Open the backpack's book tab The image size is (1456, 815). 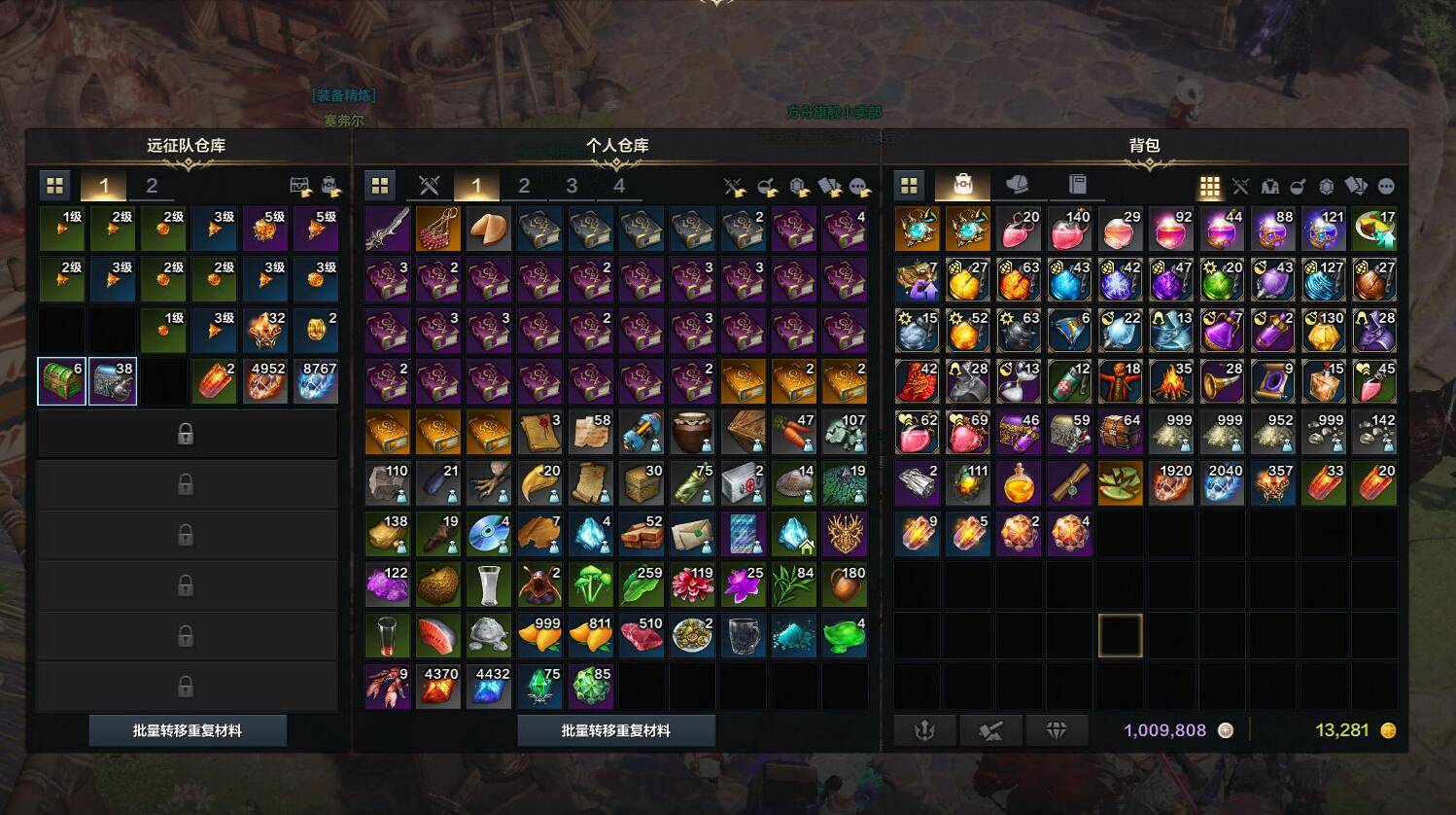pos(1077,185)
